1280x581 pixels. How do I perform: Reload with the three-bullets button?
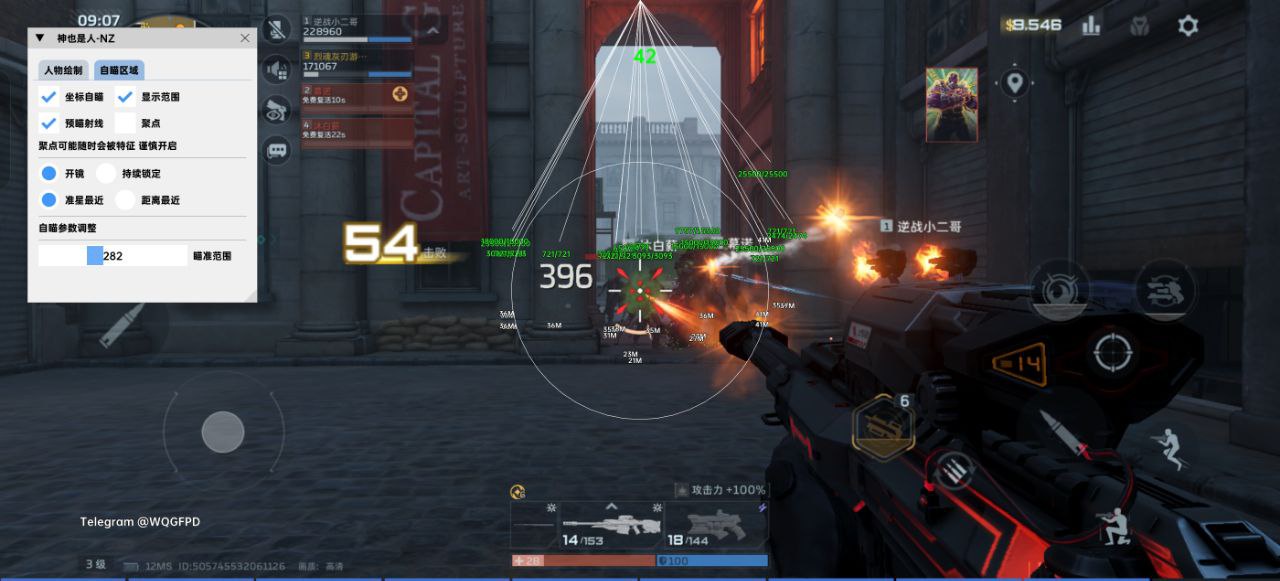(951, 470)
